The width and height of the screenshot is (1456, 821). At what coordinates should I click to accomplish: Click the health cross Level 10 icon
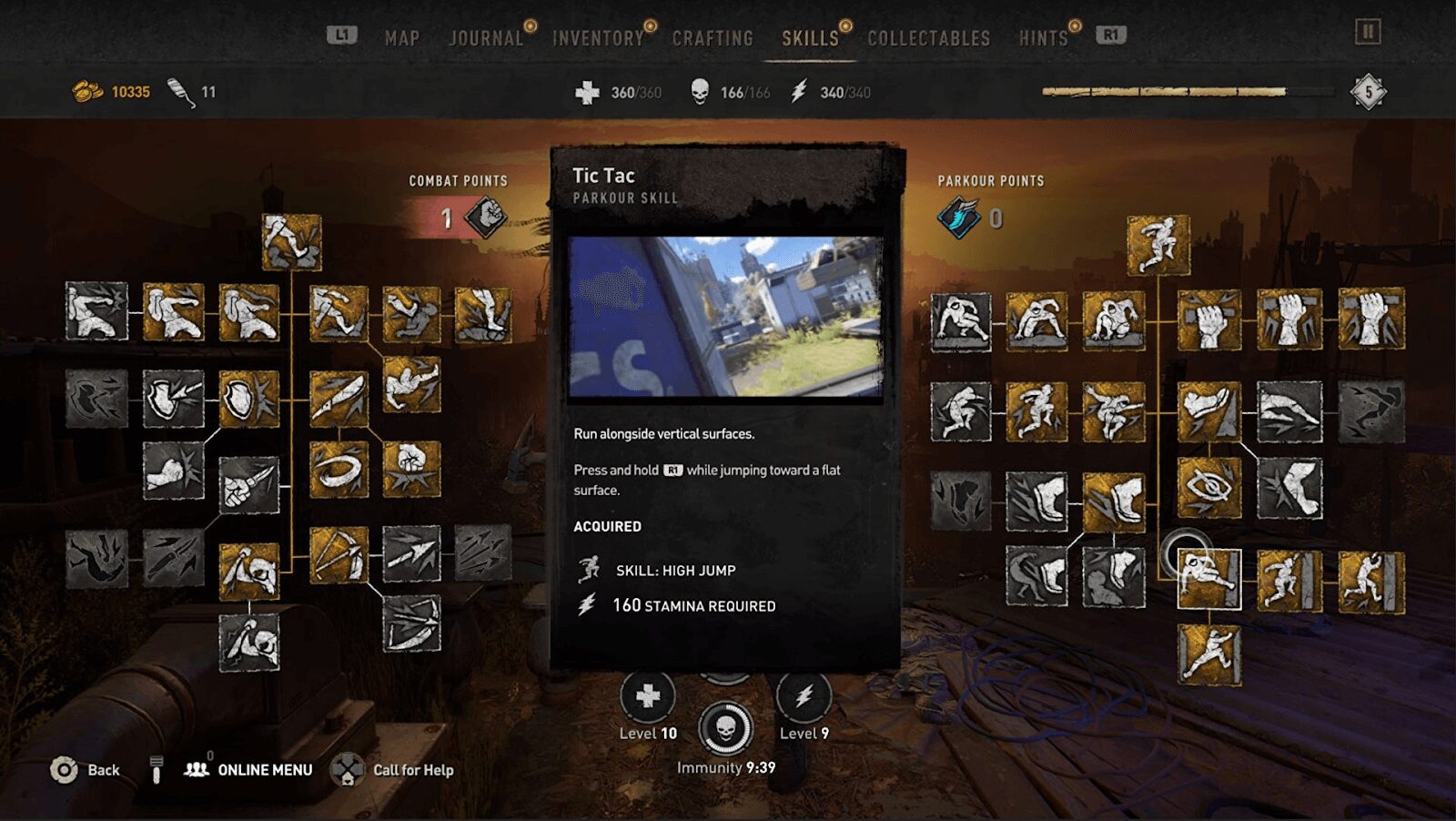click(647, 697)
